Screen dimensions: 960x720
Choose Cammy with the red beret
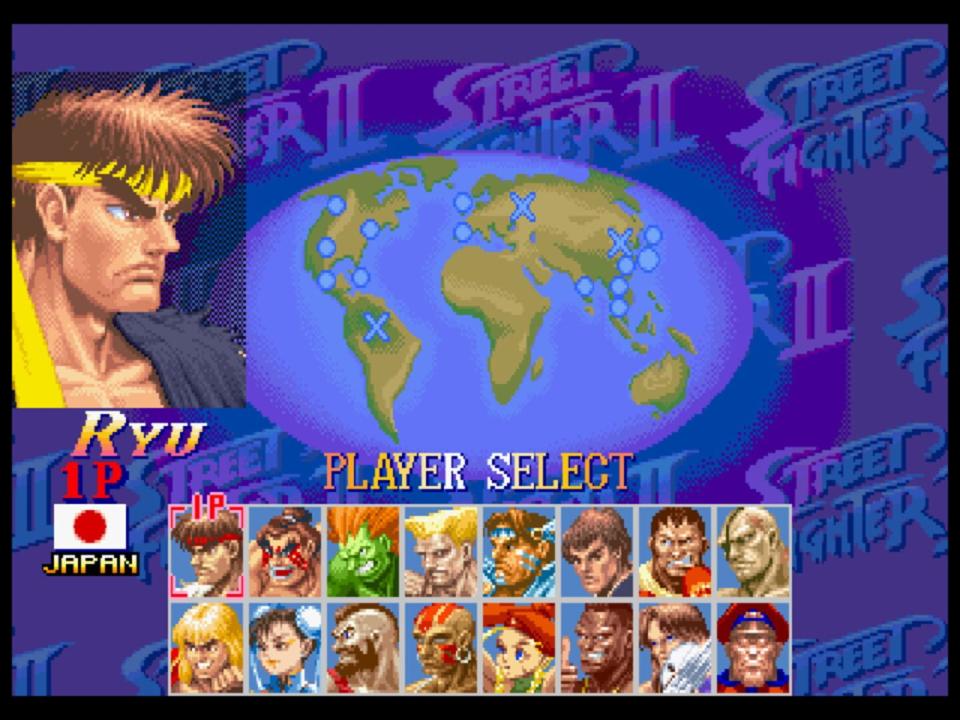pos(519,647)
